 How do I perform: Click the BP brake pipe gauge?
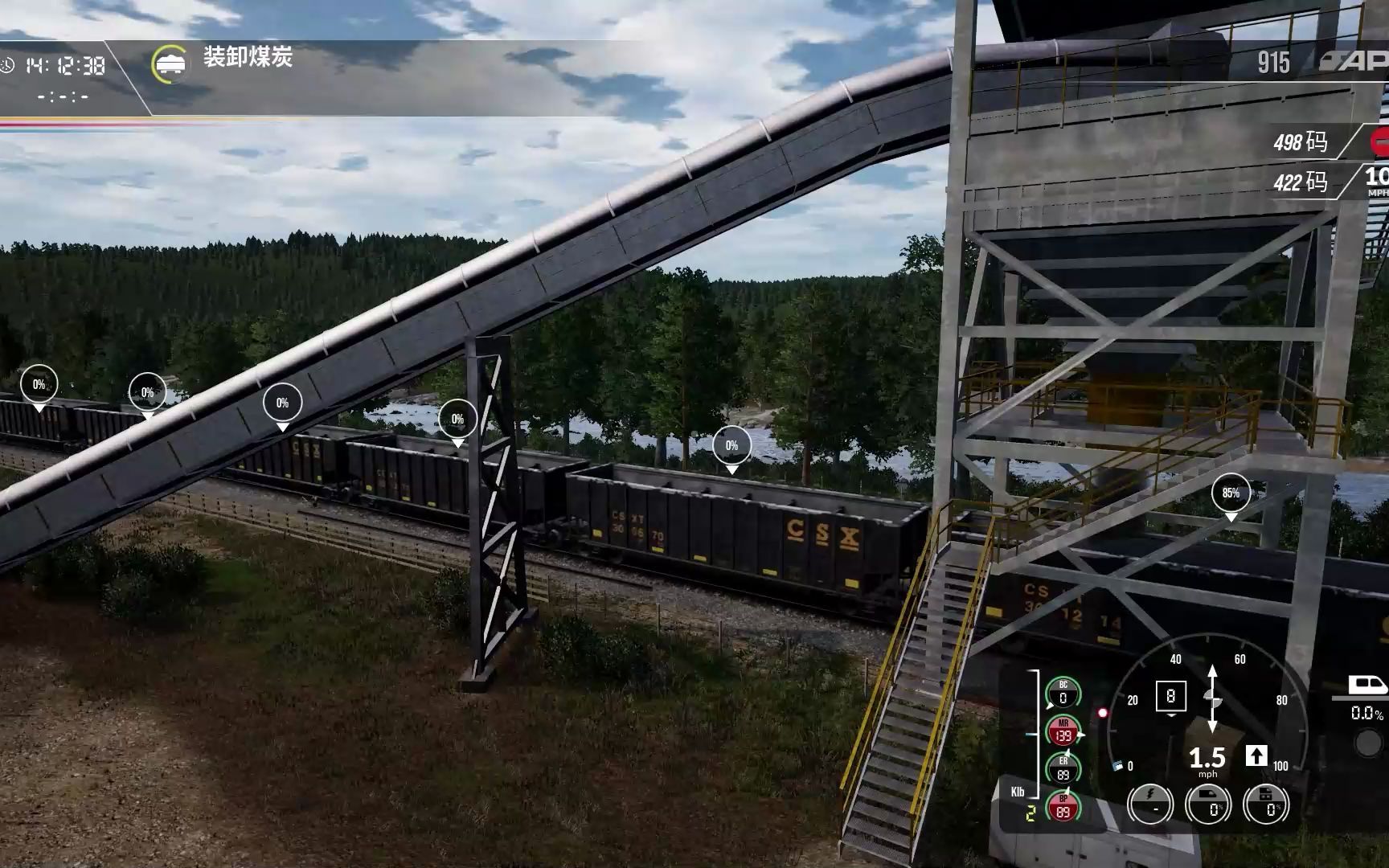tap(1063, 807)
